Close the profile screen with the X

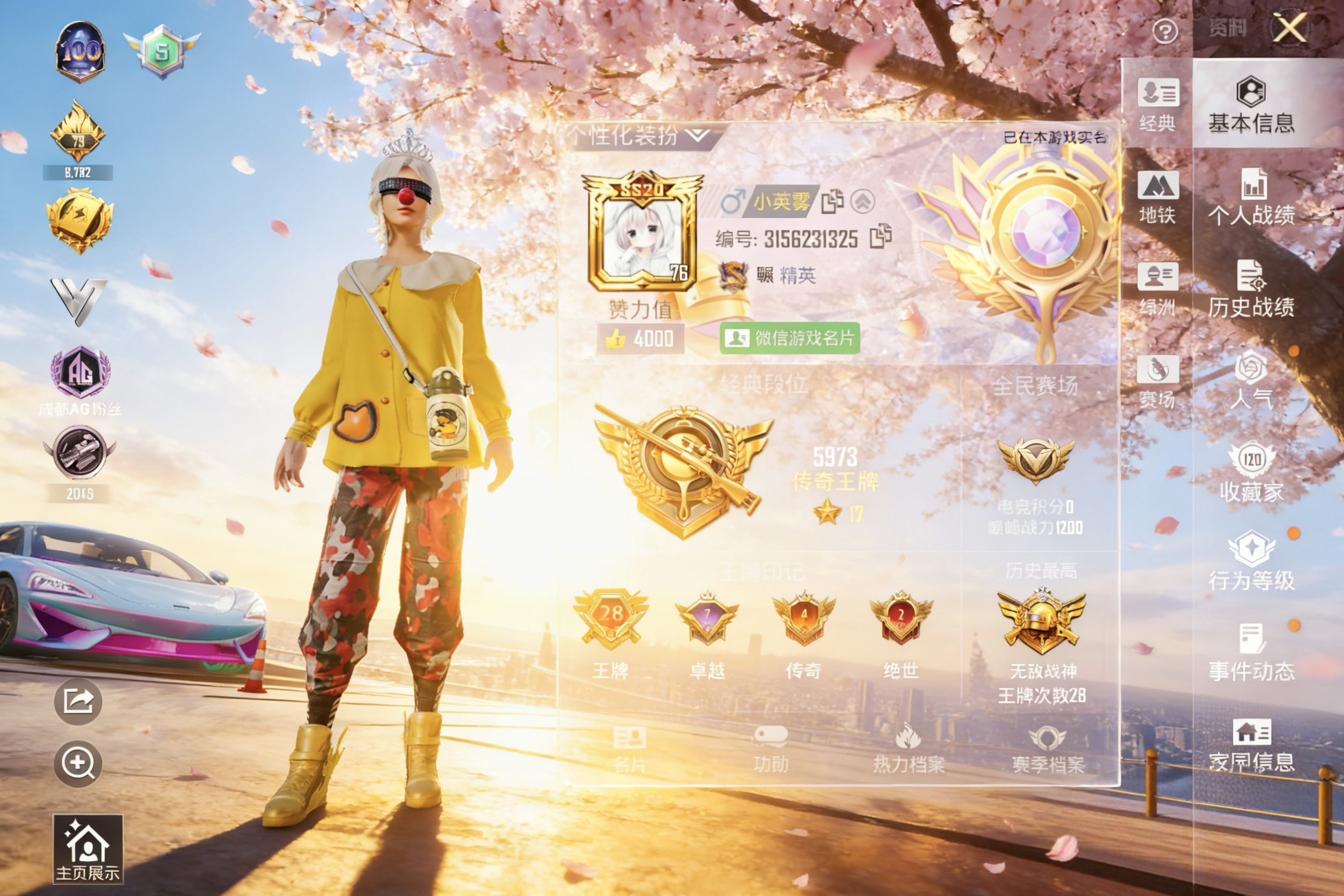coord(1290,27)
